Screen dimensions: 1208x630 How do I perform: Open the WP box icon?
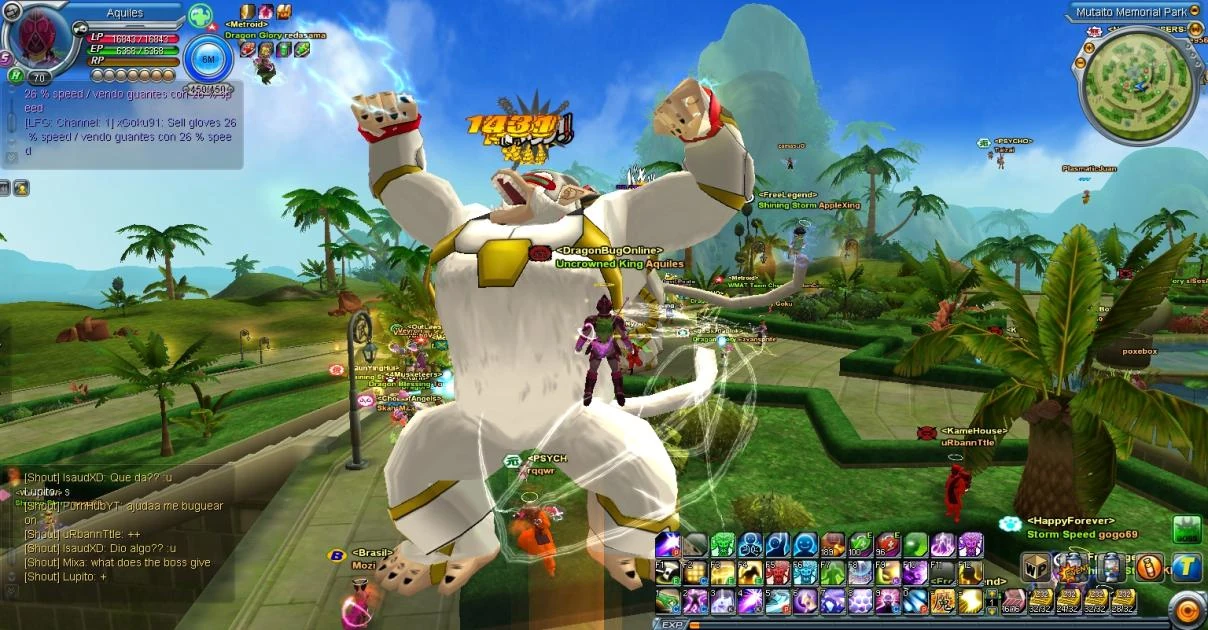click(x=1035, y=569)
